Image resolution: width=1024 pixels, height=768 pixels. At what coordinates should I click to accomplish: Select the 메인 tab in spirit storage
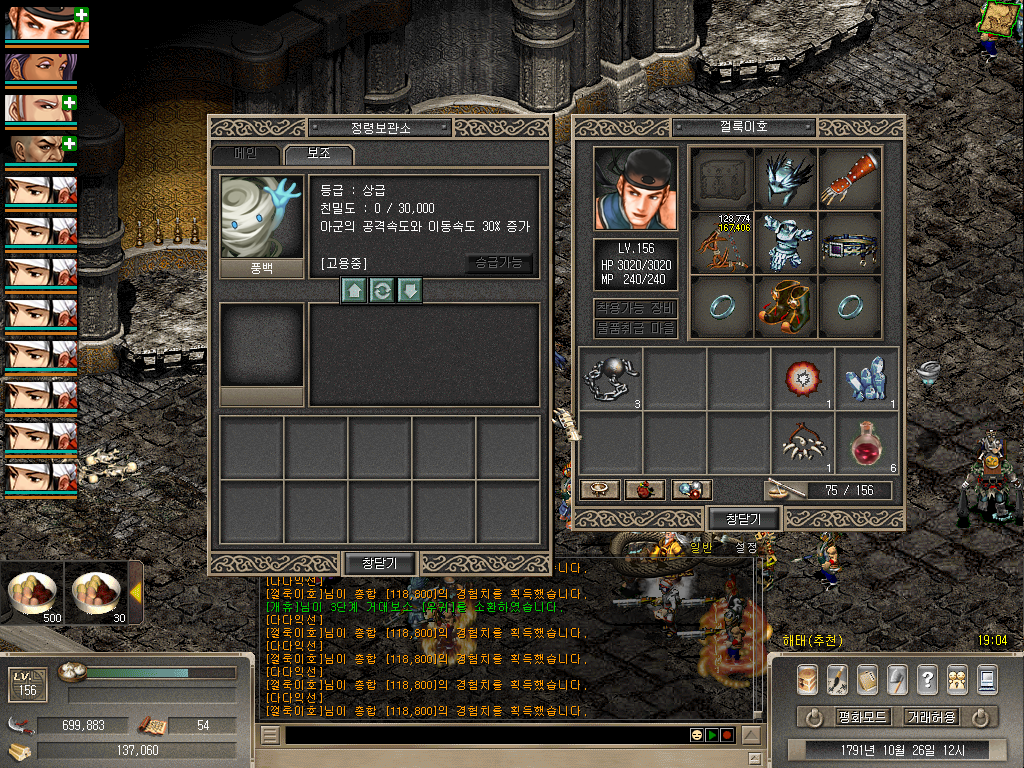(x=245, y=155)
